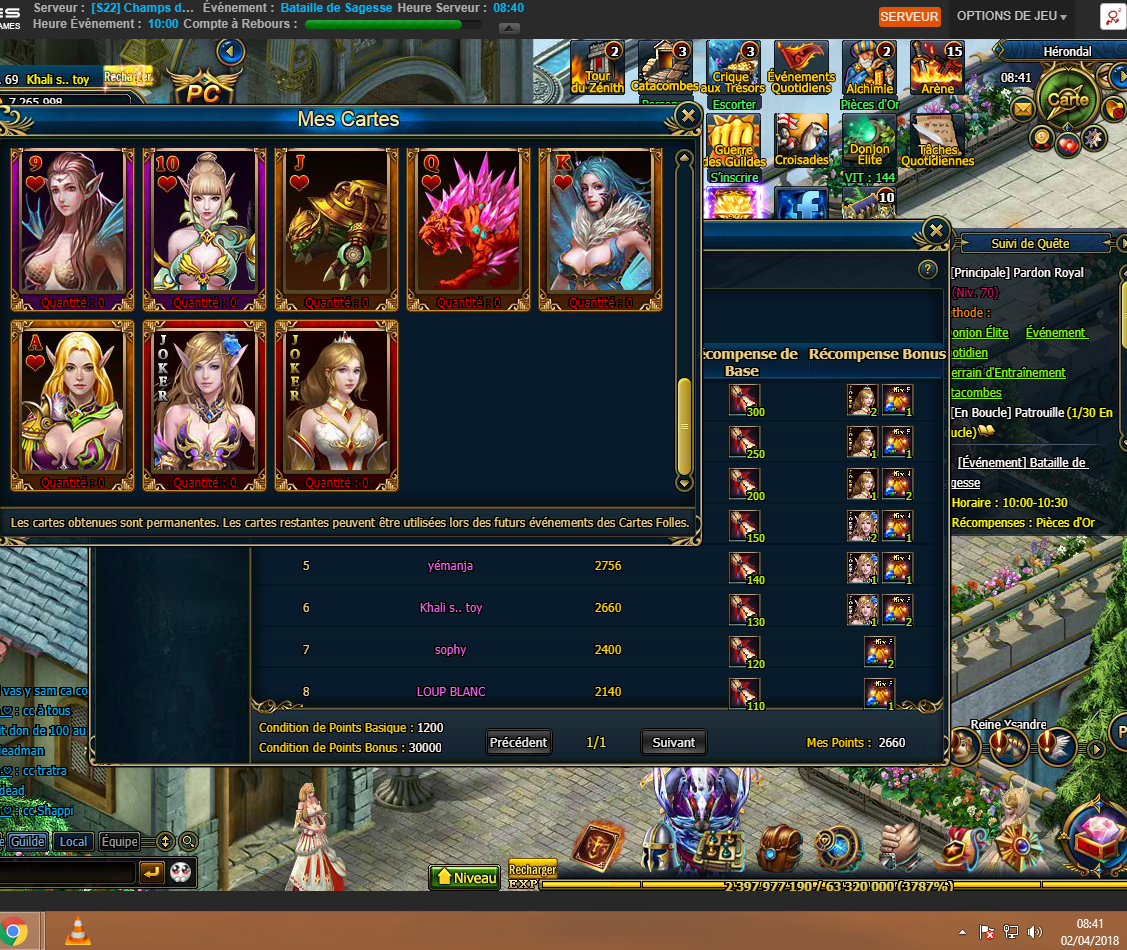Close the Mes Cartes window
Viewport: 1127px width, 950px height.
coord(687,117)
